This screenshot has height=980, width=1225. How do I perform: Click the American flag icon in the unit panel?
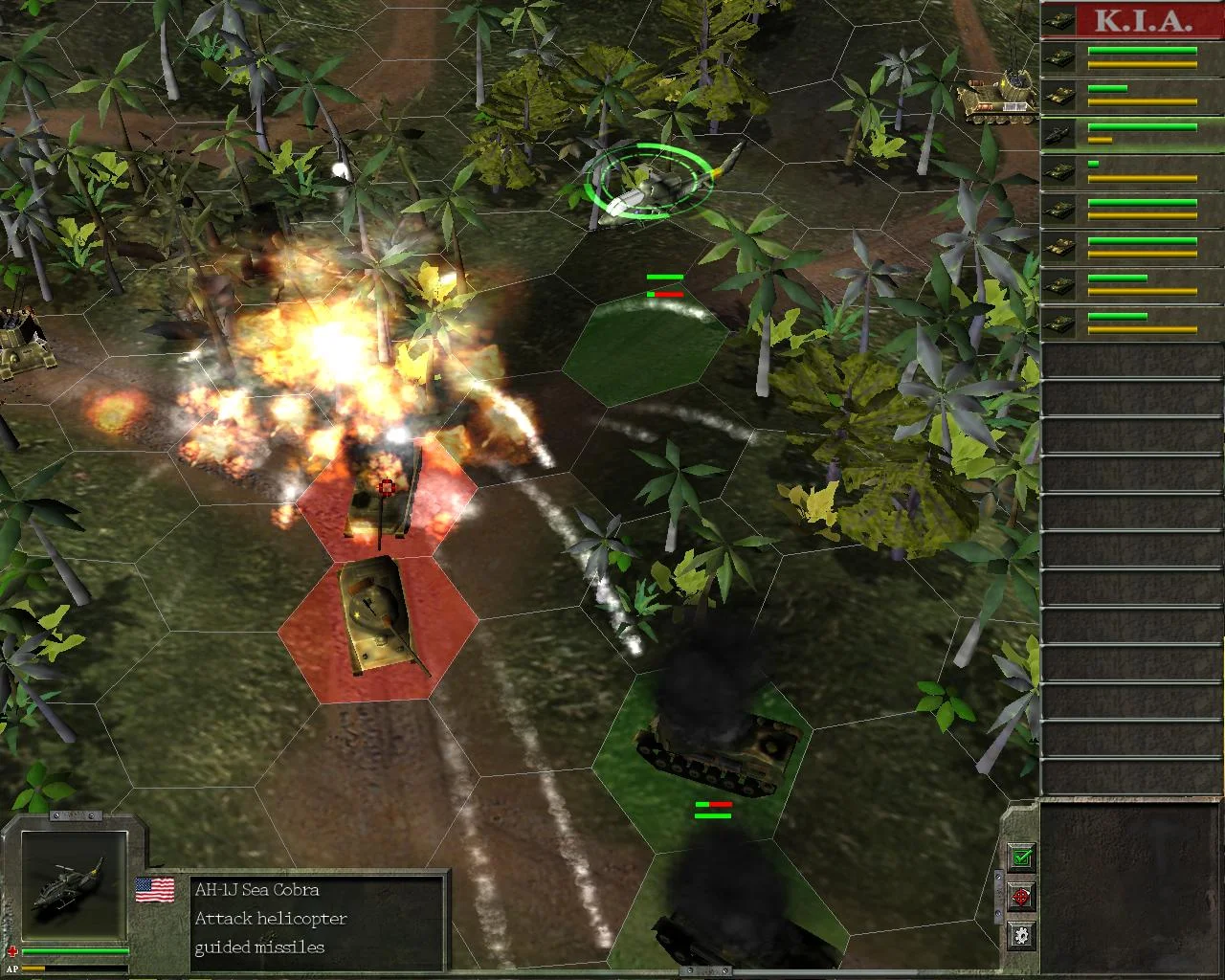point(155,888)
